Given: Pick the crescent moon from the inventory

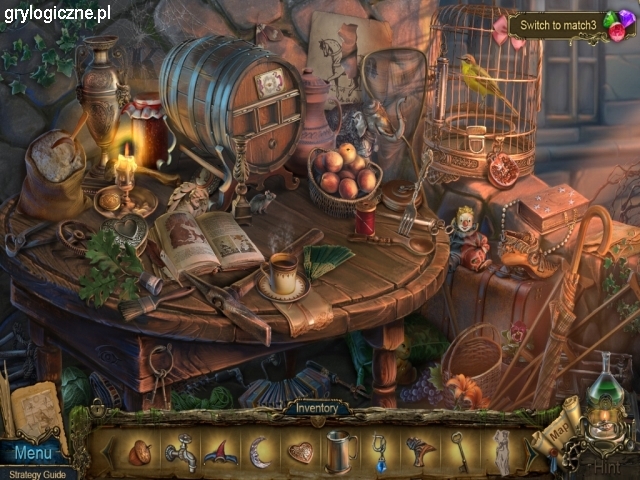Looking at the screenshot, I should tap(258, 452).
